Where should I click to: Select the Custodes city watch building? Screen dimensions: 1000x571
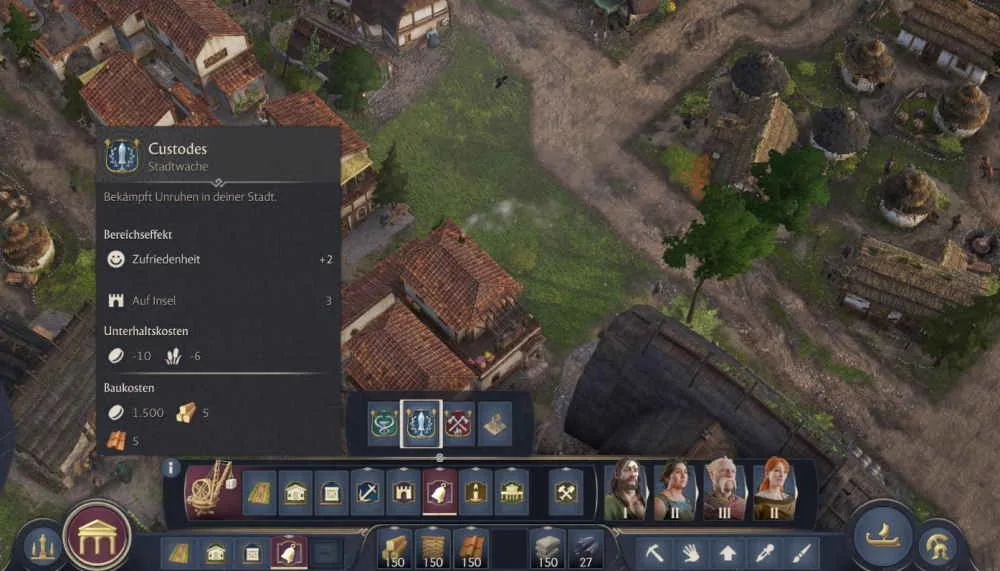(x=421, y=423)
